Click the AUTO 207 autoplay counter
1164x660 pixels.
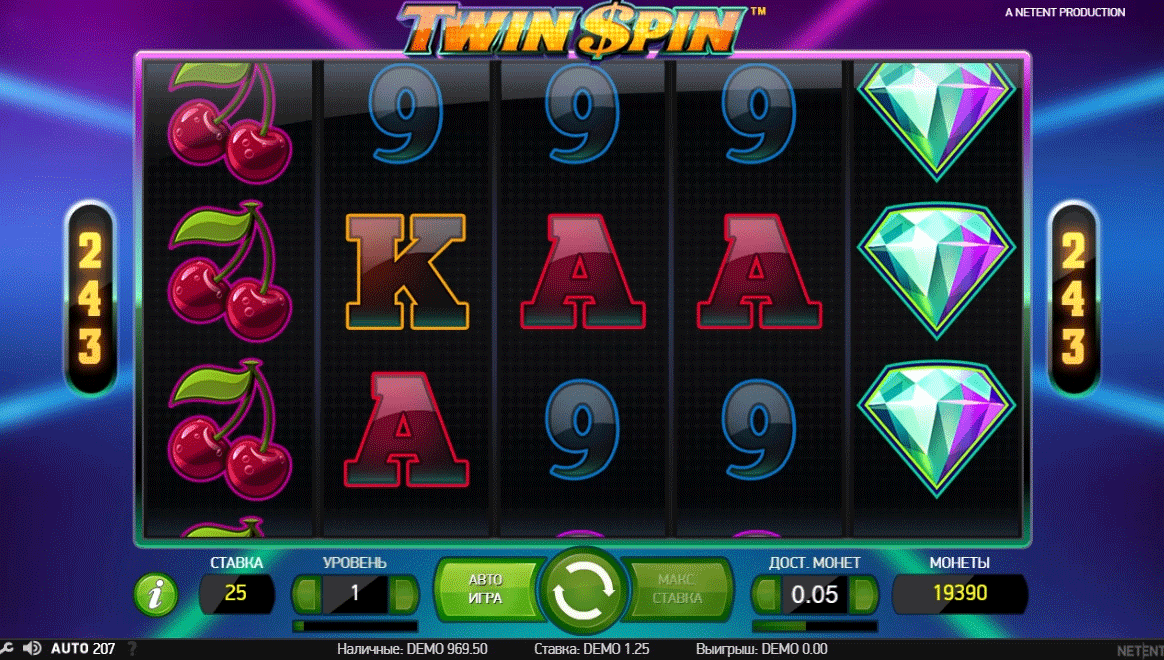pos(83,649)
